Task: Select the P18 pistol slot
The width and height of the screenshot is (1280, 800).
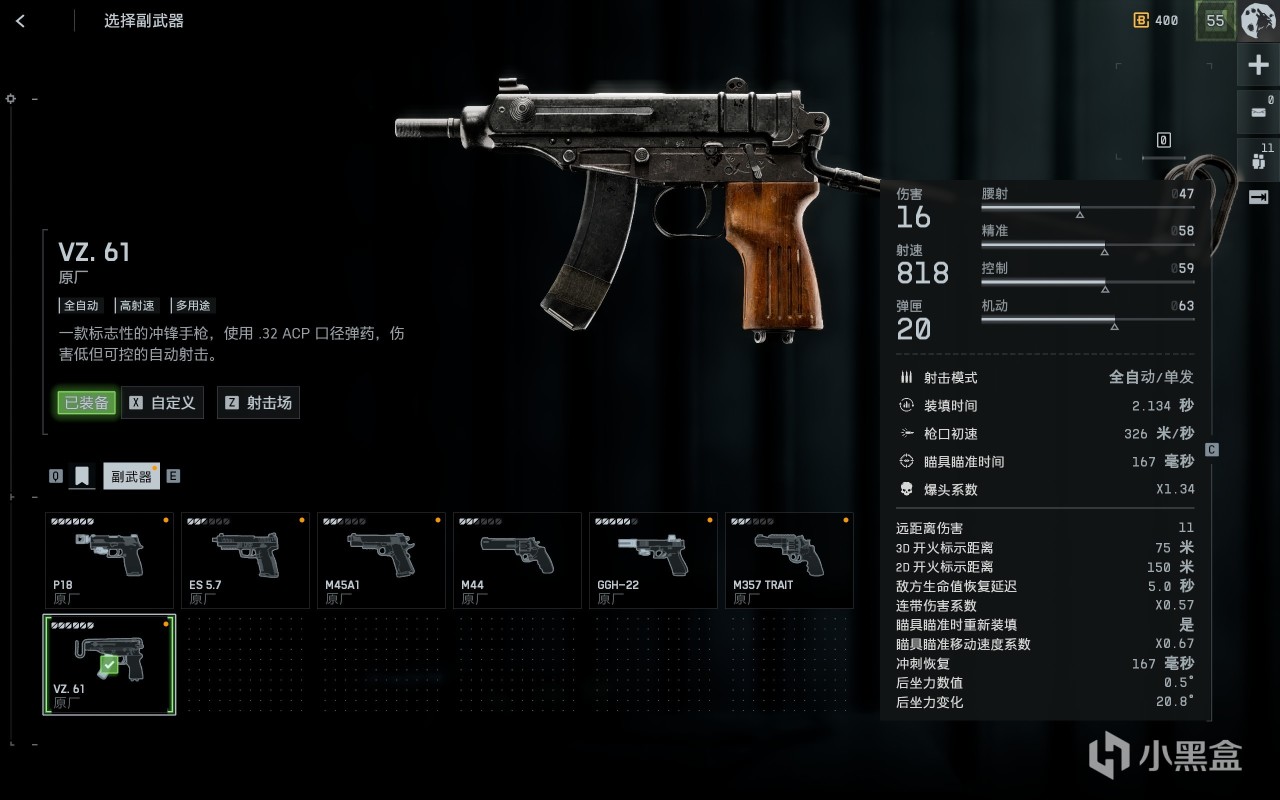Action: [109, 560]
